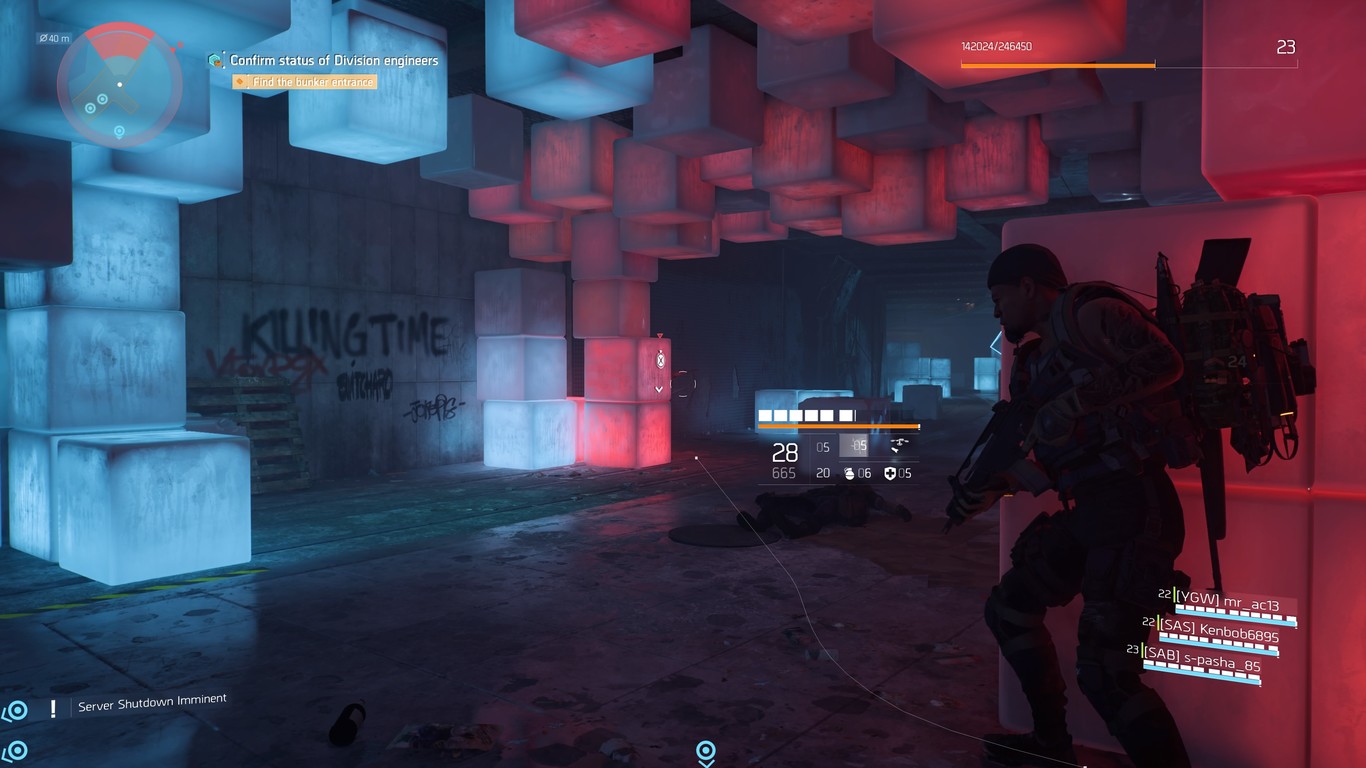Select group member Kenbob6895
This screenshot has height=768, width=1366.
coord(1219,636)
